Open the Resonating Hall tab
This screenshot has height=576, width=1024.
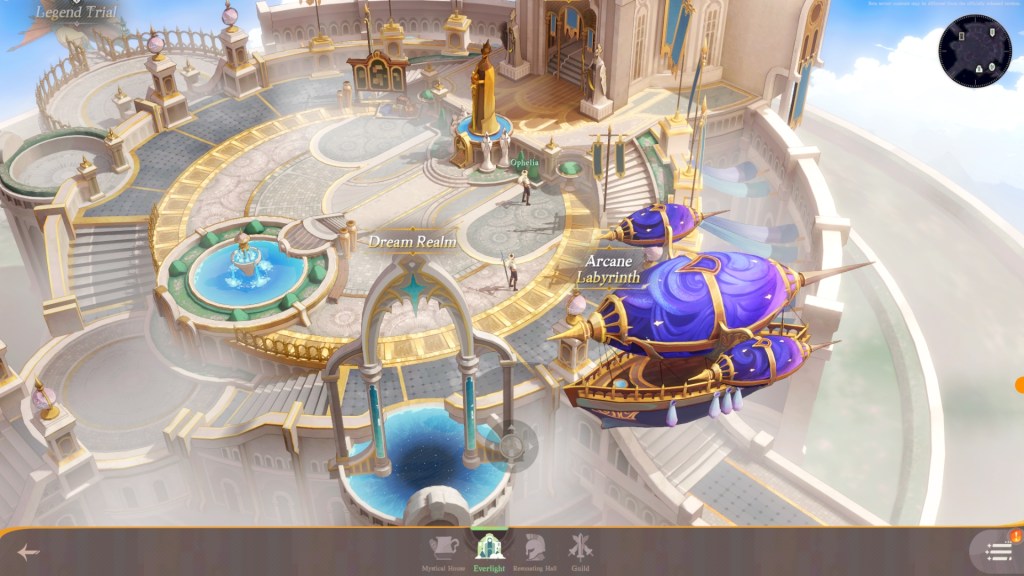point(536,551)
